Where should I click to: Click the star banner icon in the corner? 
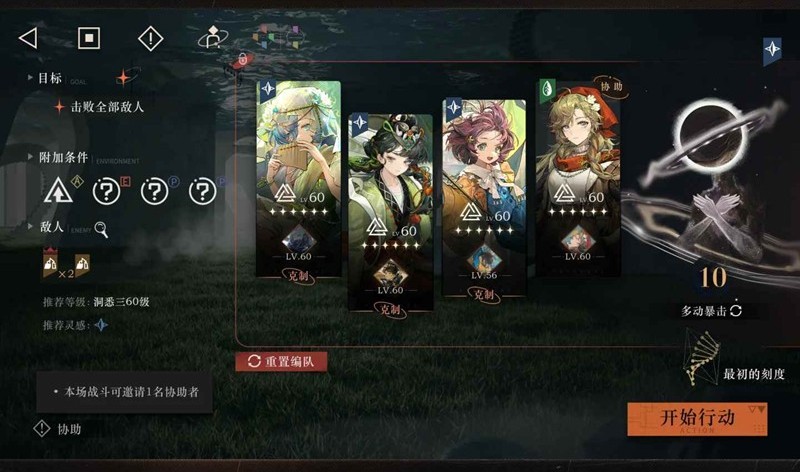click(x=772, y=50)
